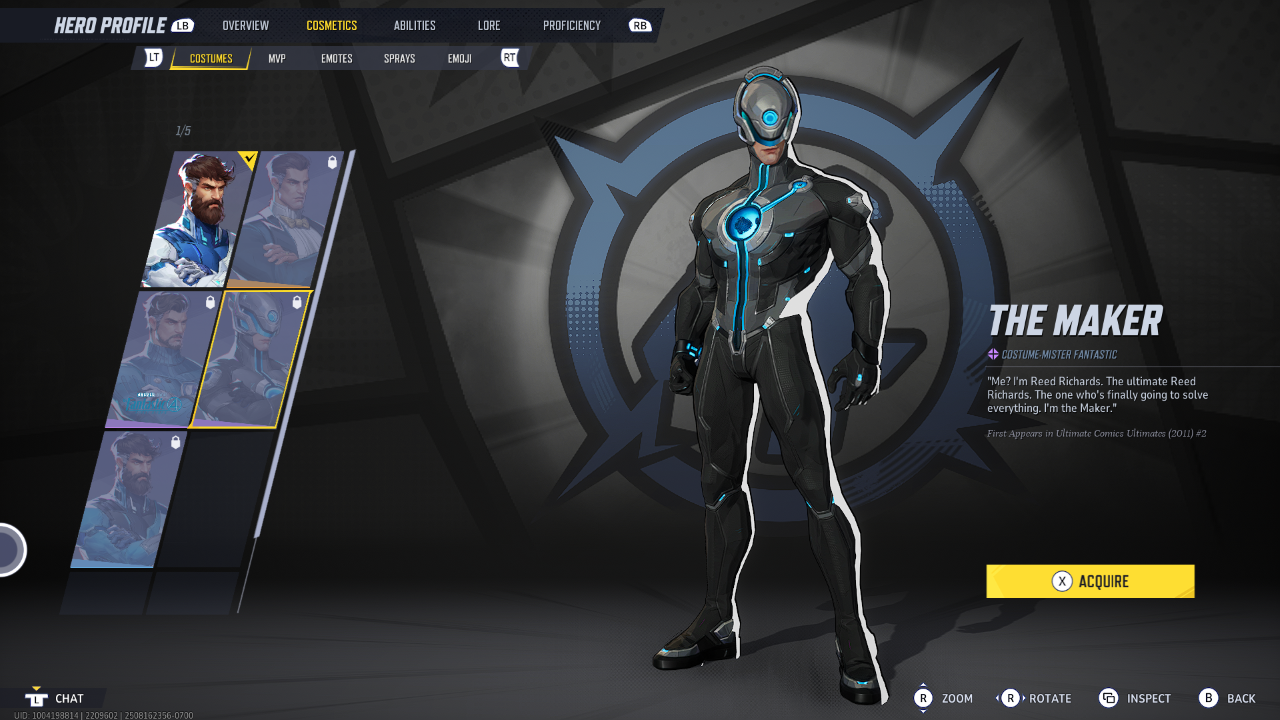Screen dimensions: 1280x720
Task: Select the Cosmetics tab
Action: point(331,25)
